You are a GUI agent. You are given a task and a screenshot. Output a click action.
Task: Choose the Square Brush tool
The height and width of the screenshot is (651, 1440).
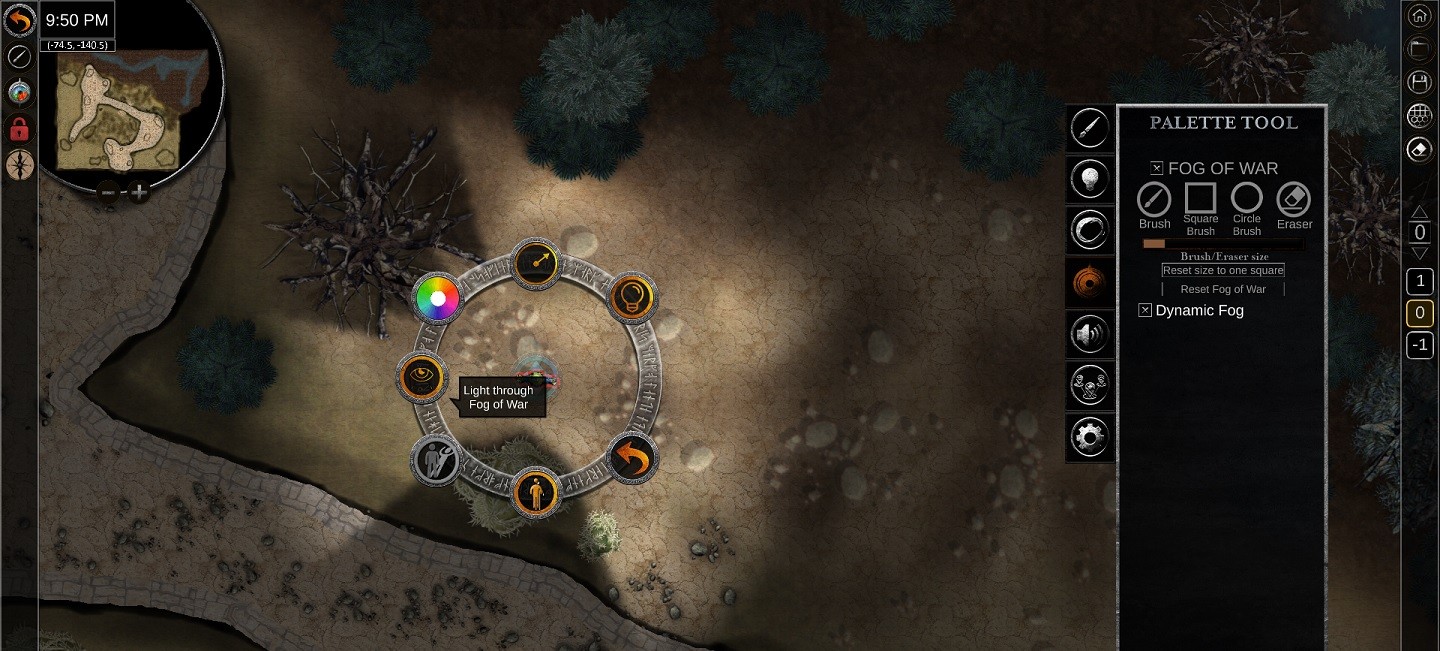click(x=1201, y=198)
